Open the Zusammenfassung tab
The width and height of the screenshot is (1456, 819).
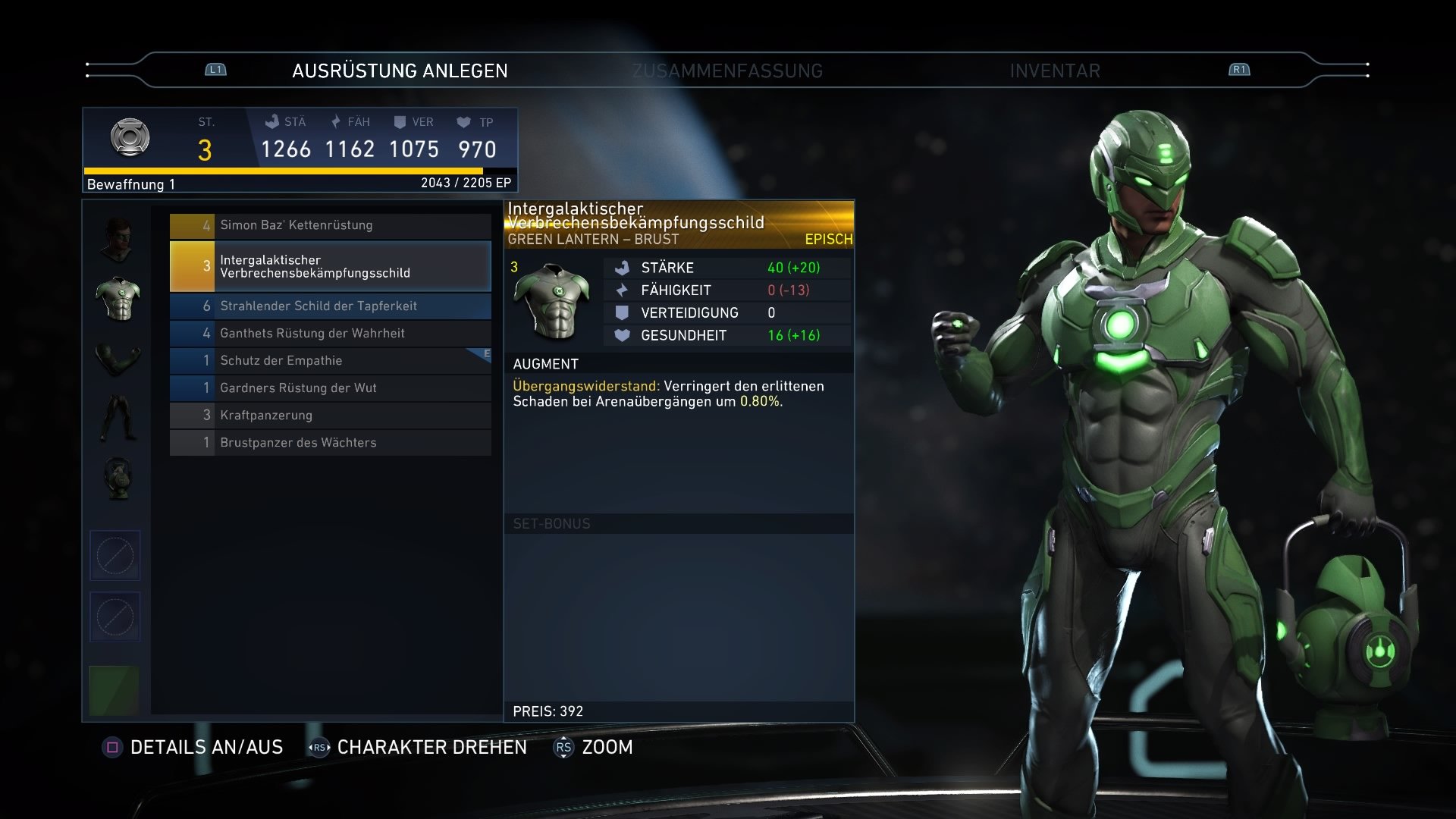(727, 71)
